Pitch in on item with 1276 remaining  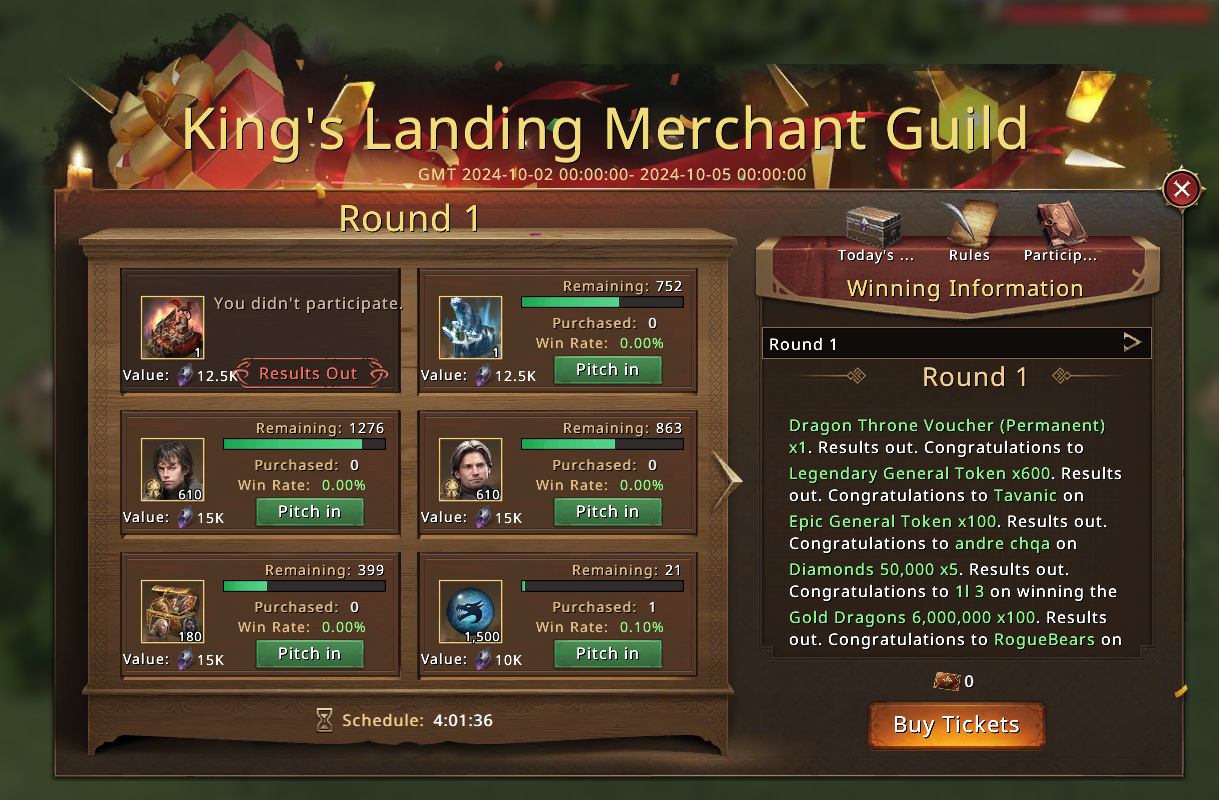(x=309, y=512)
